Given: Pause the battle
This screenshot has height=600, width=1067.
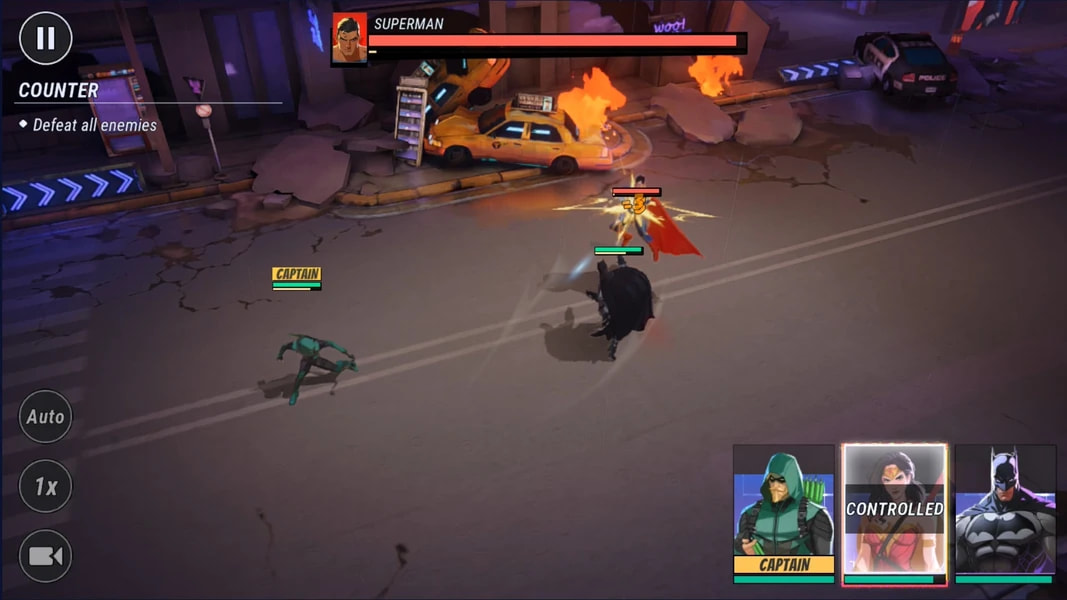Looking at the screenshot, I should 46,38.
